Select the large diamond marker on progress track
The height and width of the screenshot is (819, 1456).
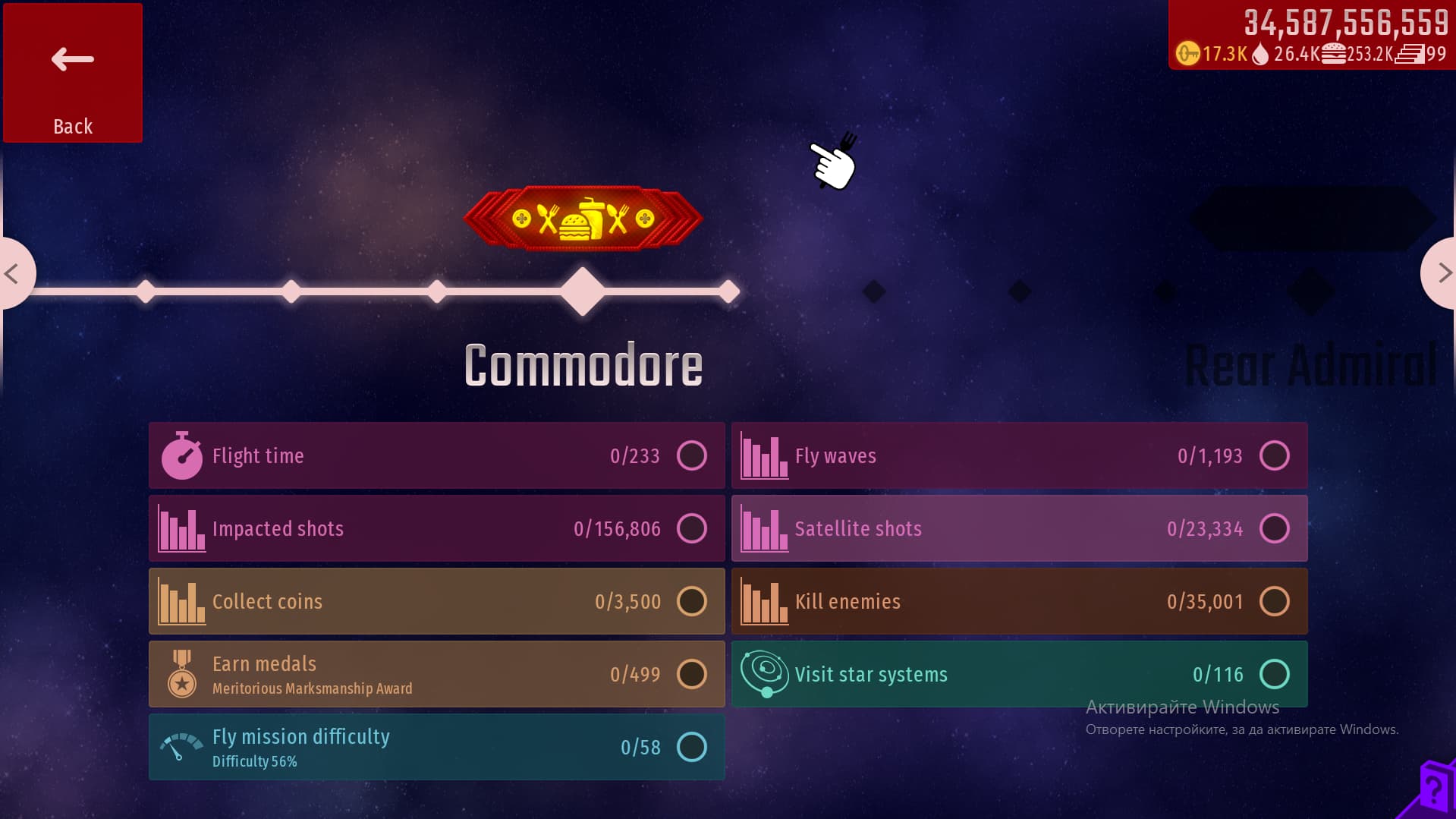[583, 291]
